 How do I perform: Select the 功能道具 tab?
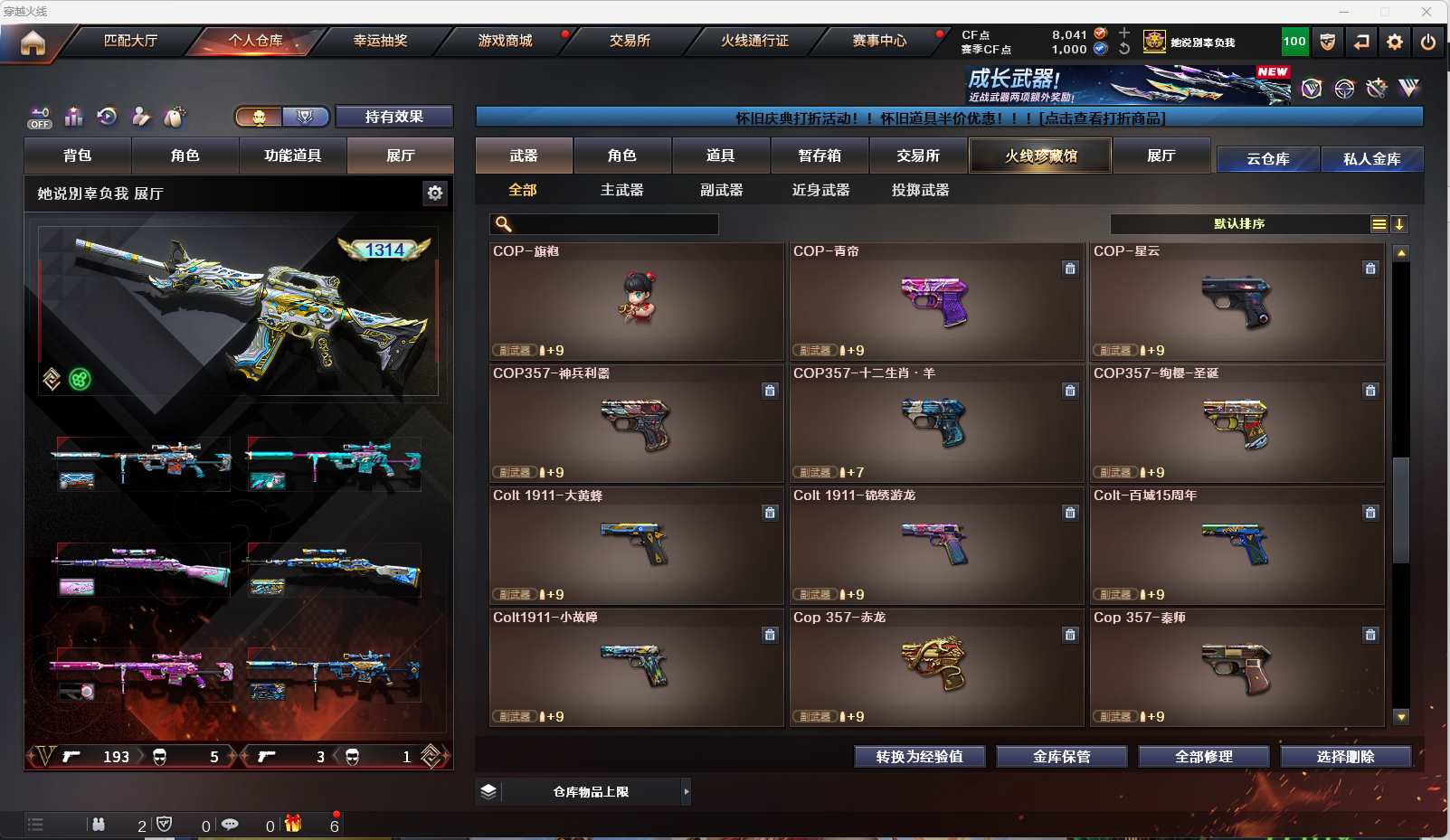(292, 156)
